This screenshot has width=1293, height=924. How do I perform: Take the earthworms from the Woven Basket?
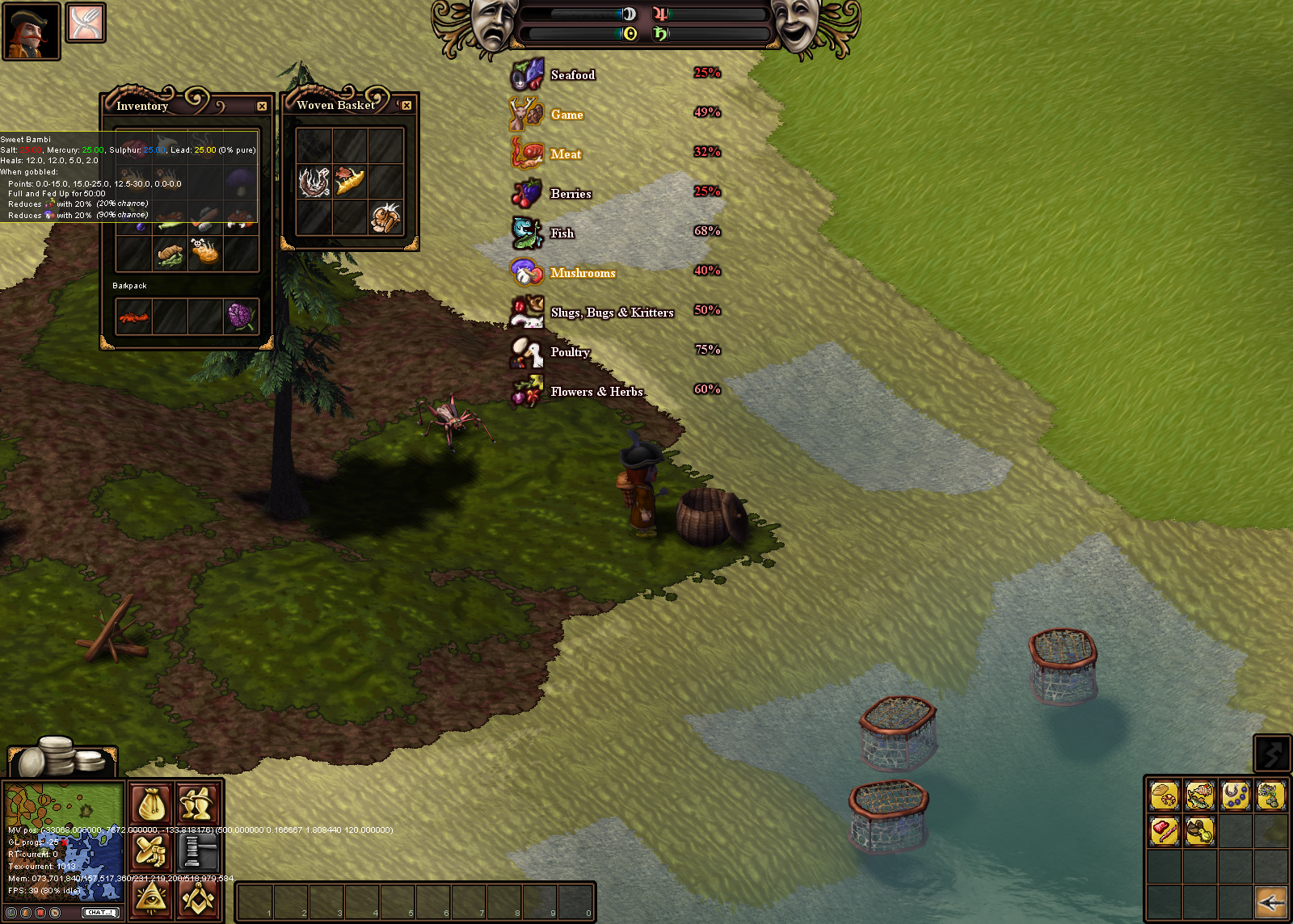(314, 182)
